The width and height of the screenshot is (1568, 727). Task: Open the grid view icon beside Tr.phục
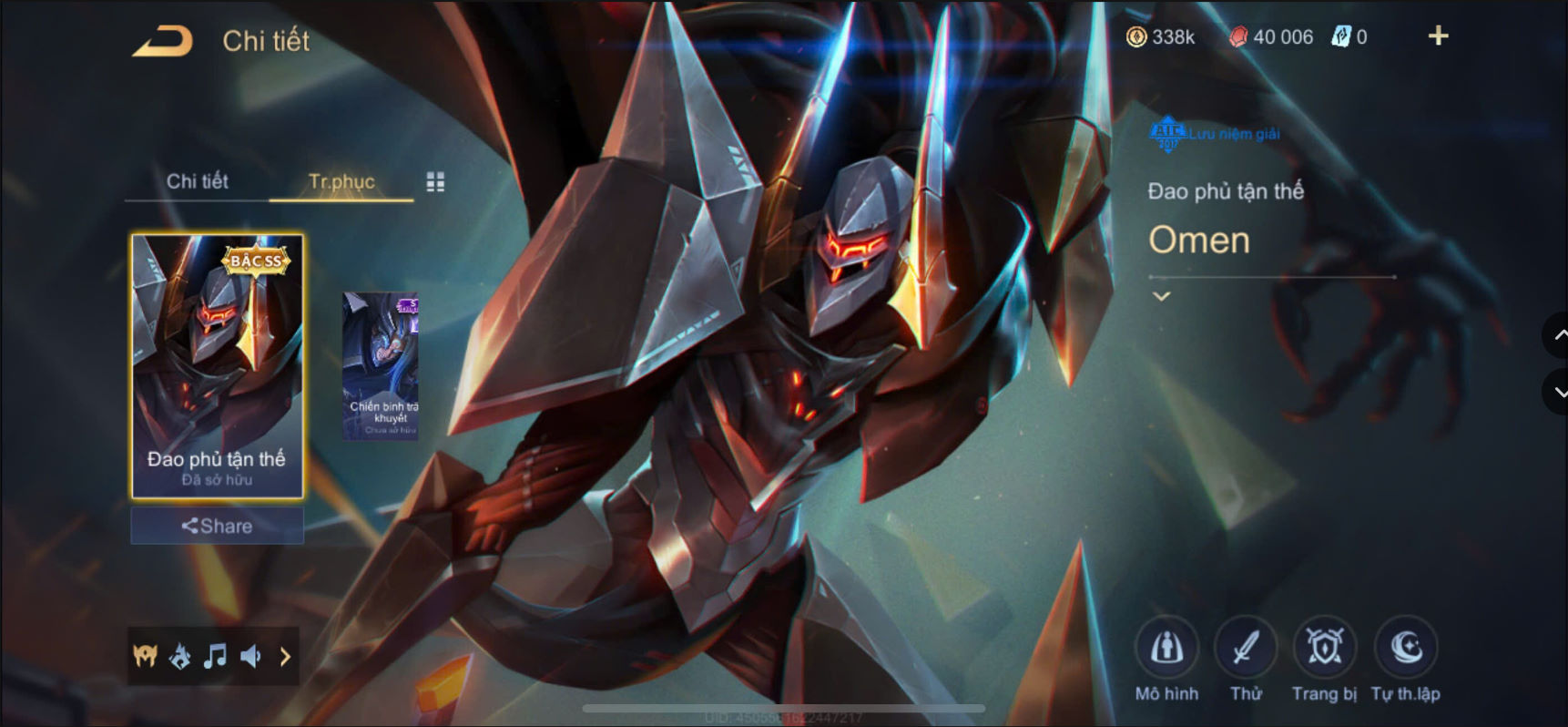pyautogui.click(x=435, y=181)
